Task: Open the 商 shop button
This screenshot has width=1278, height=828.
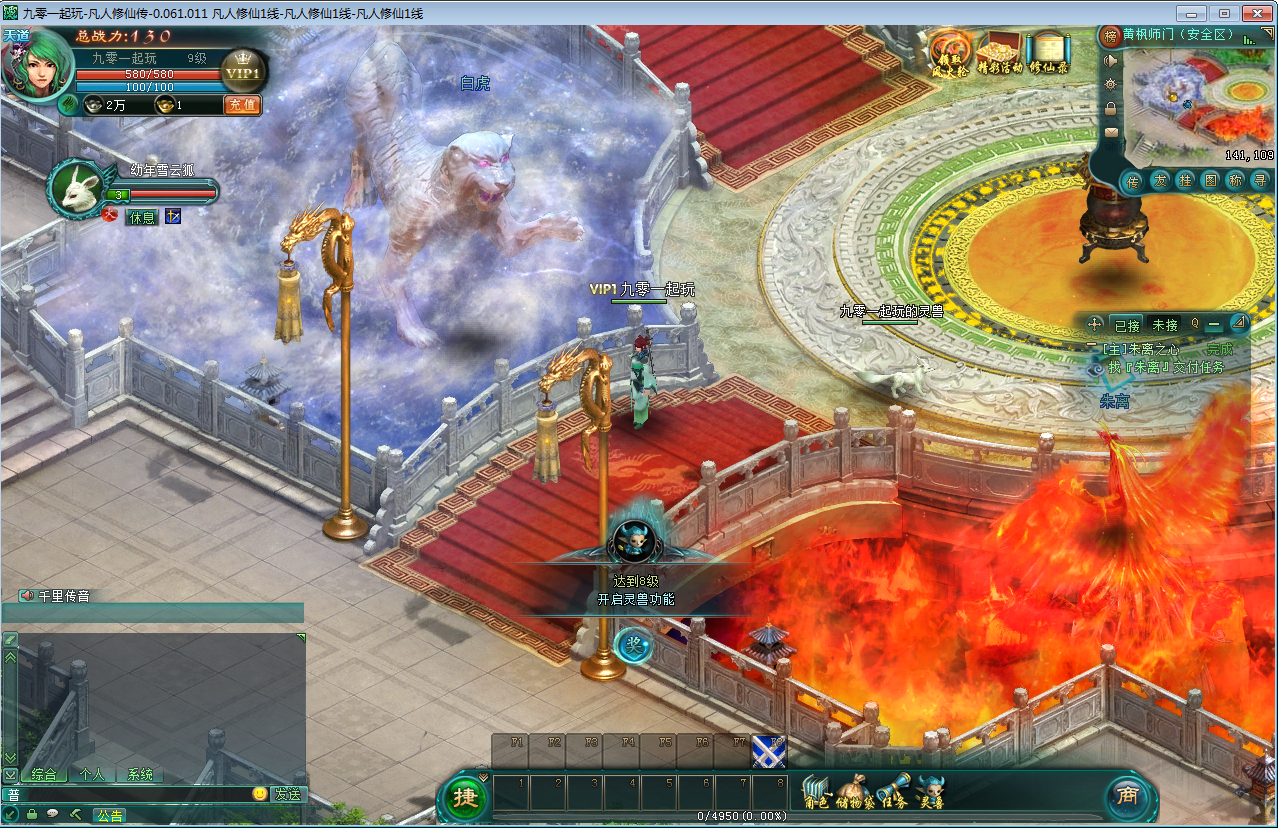Action: [x=1127, y=796]
